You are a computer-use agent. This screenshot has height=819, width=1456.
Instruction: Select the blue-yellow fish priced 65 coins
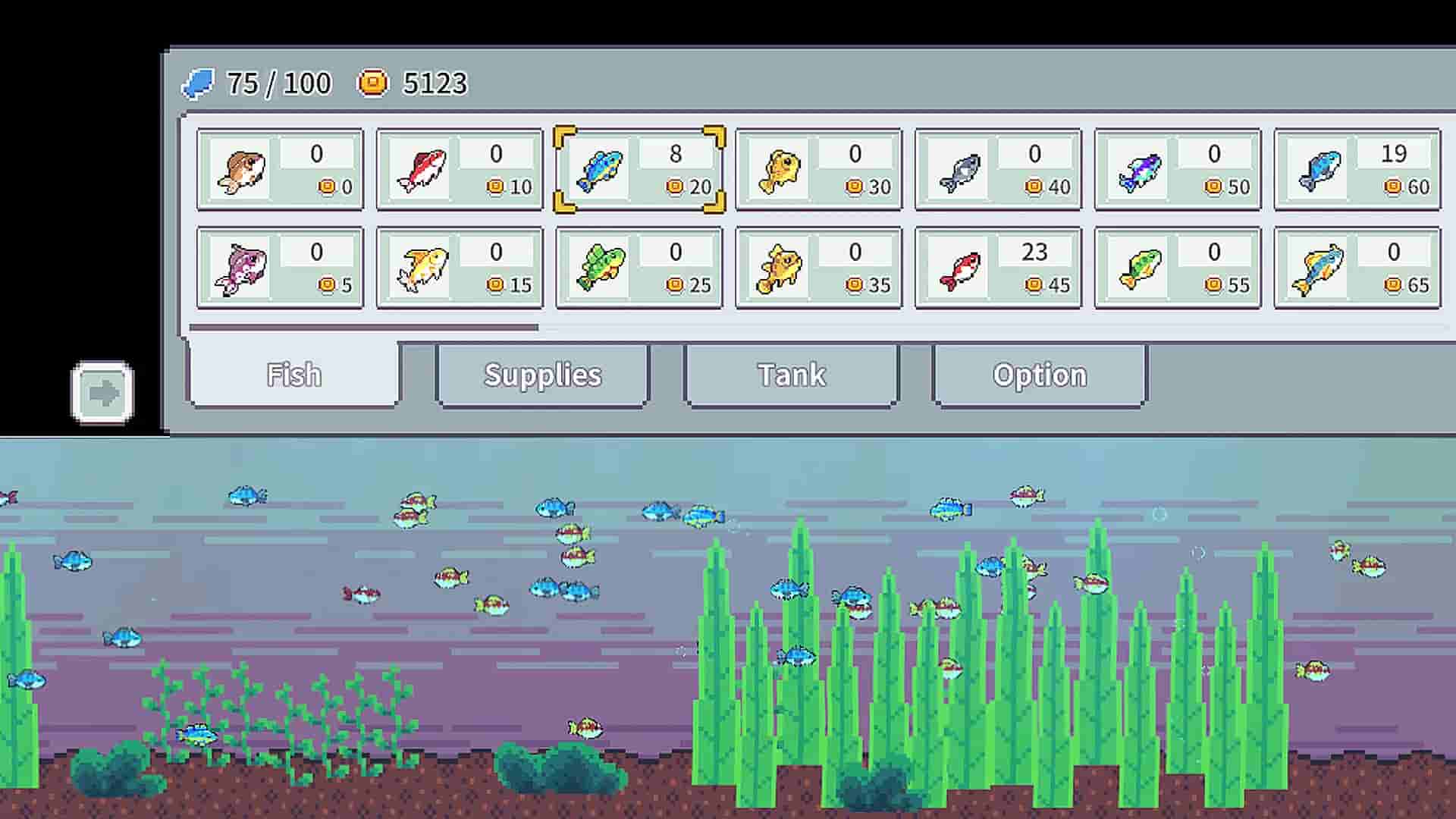1357,267
